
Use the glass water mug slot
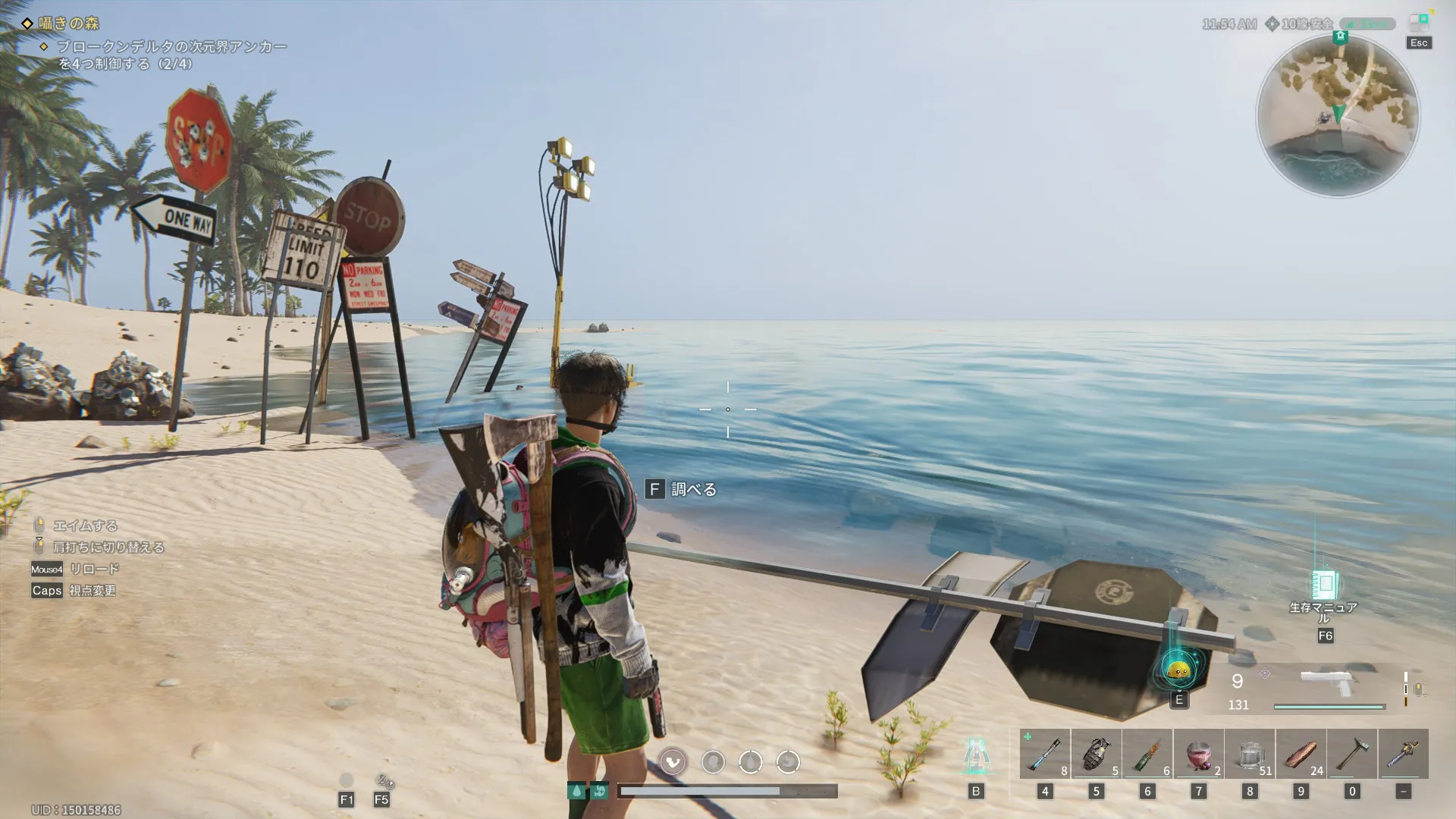(x=1250, y=754)
